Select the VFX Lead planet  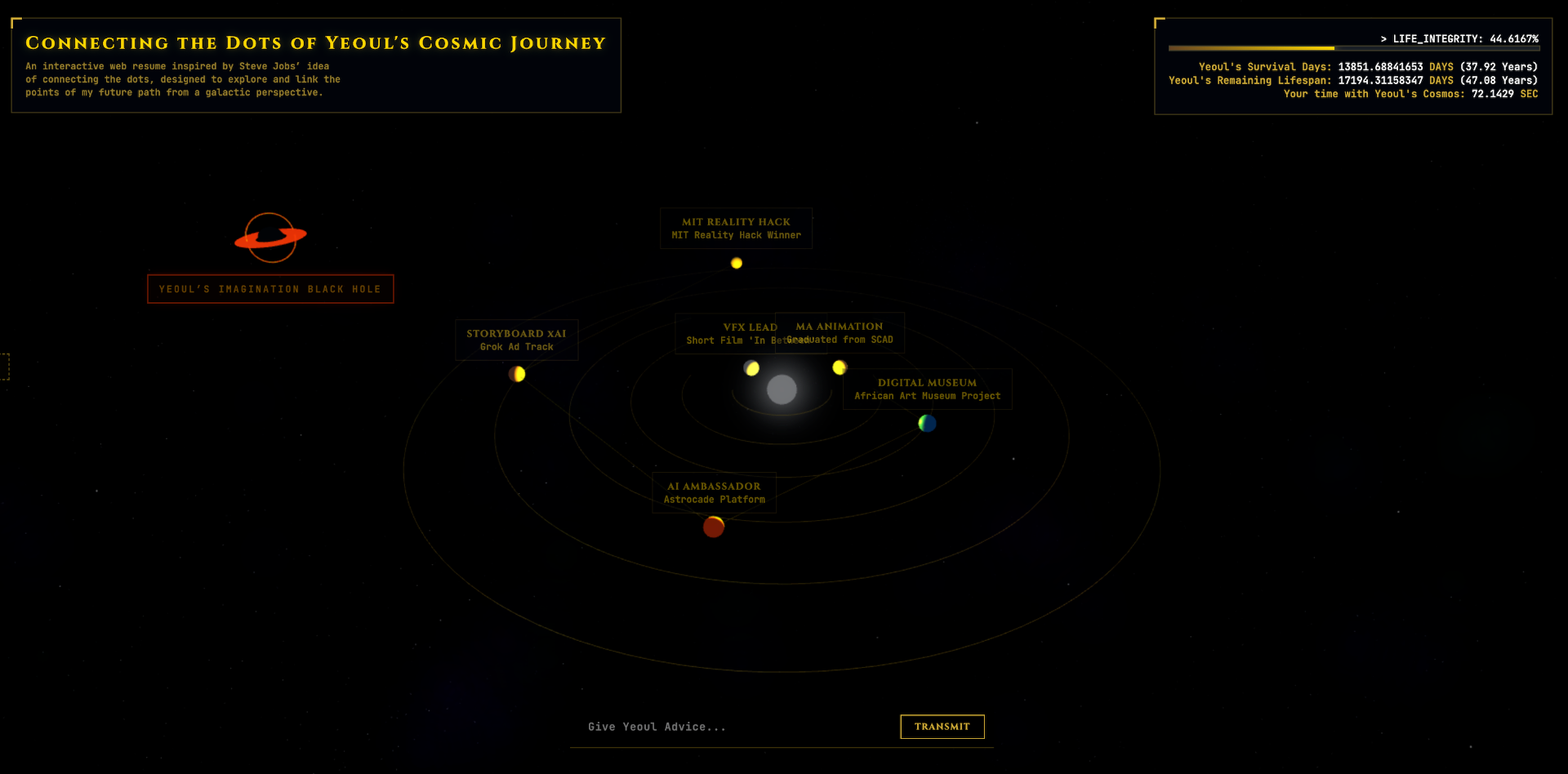pyautogui.click(x=751, y=368)
